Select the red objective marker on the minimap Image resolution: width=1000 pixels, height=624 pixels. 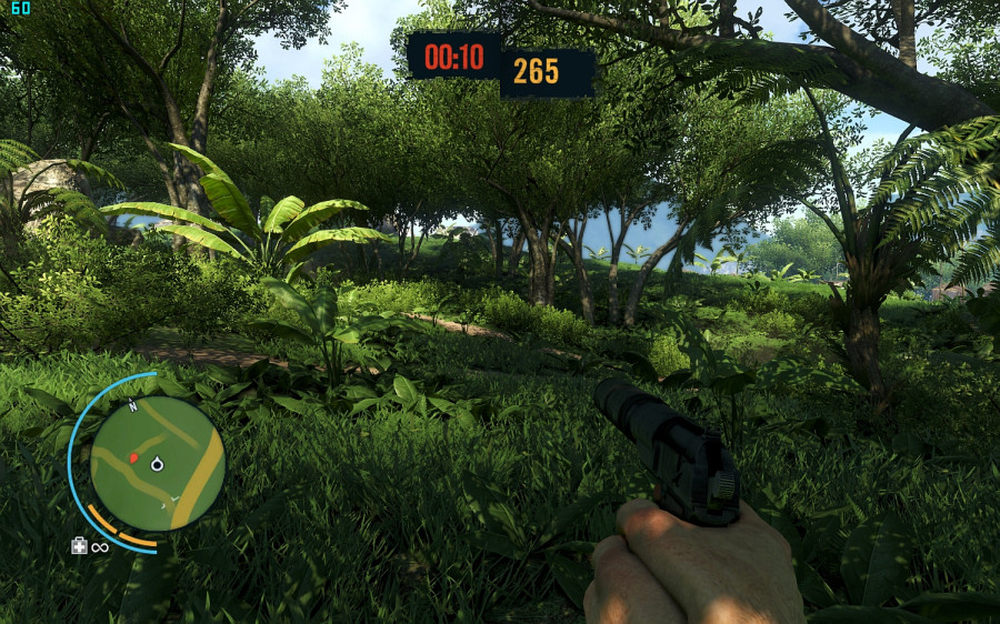point(133,457)
